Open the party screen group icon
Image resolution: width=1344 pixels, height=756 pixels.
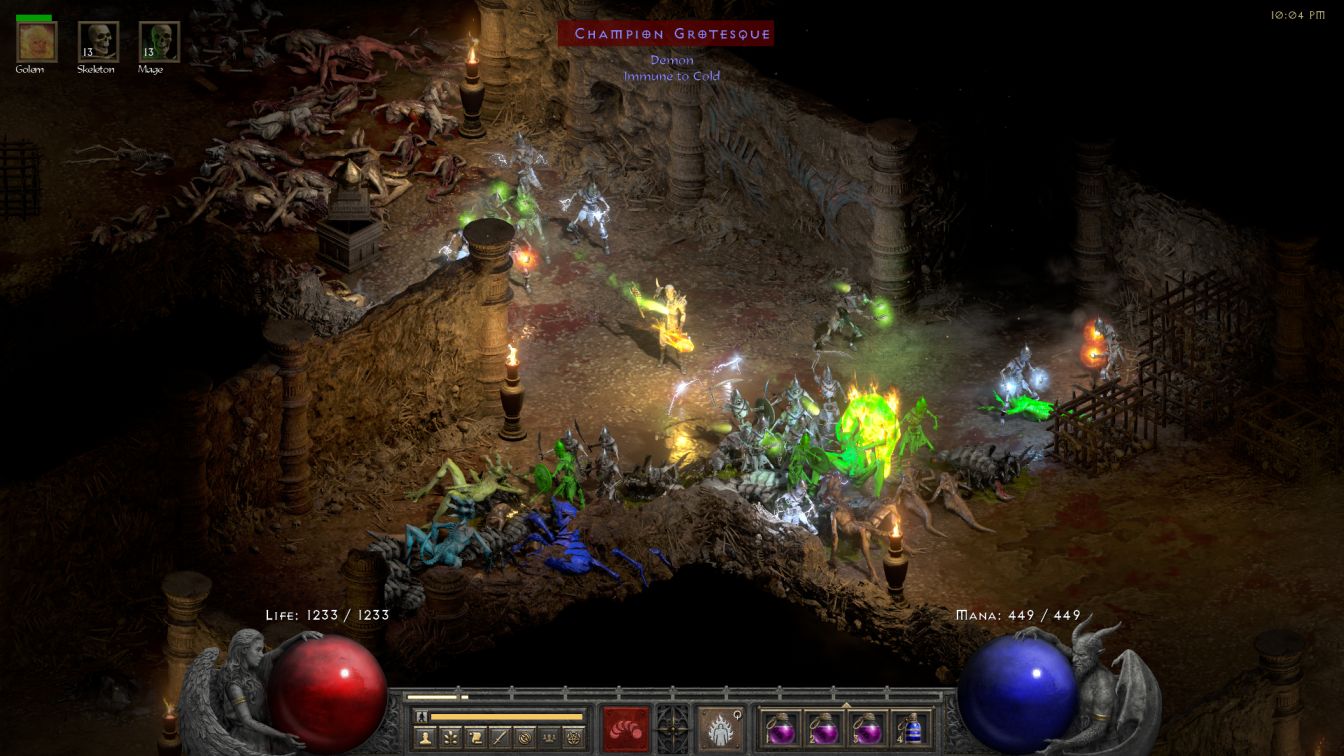(549, 738)
